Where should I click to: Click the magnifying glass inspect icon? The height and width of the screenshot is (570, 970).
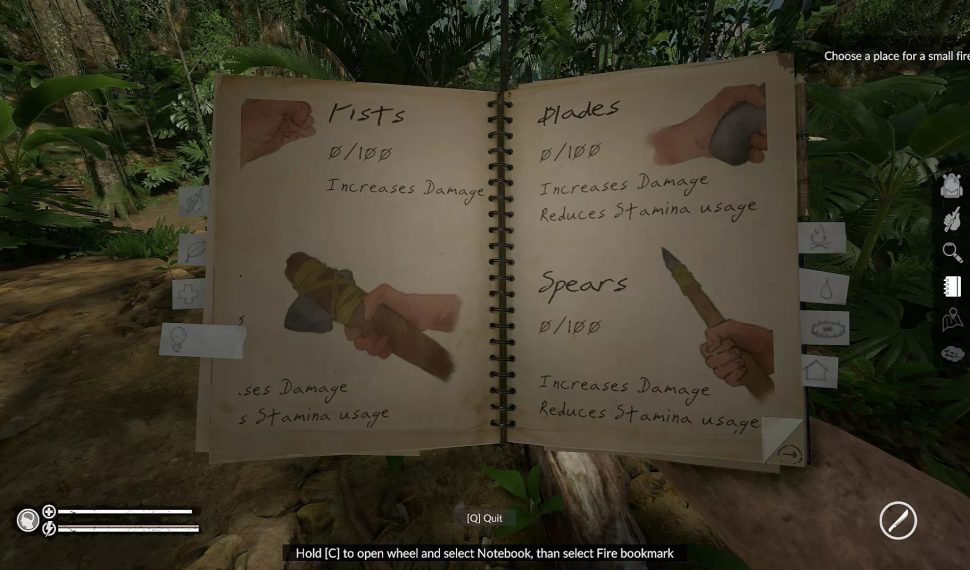point(952,252)
